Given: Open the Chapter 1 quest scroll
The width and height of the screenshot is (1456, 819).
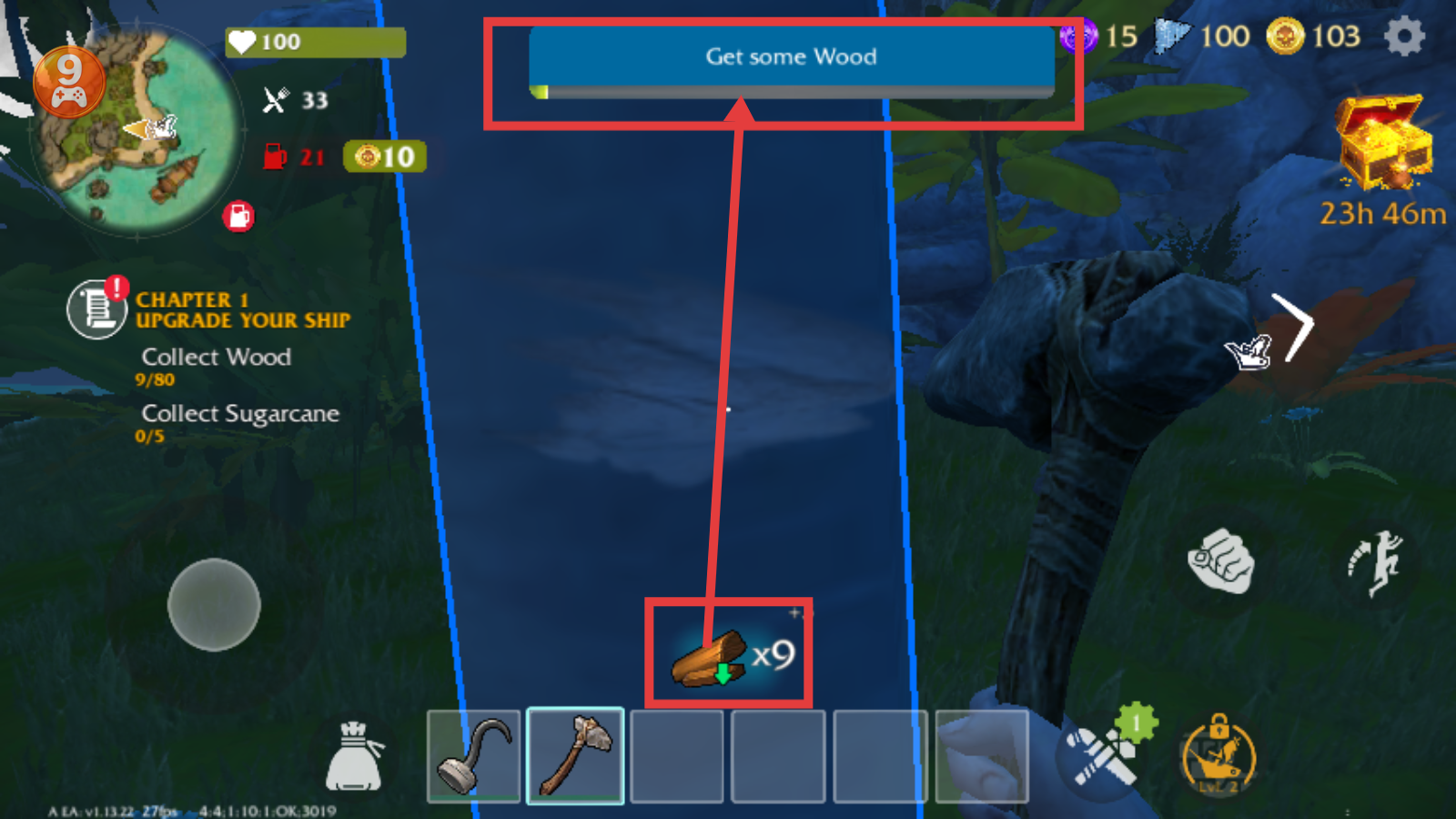Looking at the screenshot, I should click(x=96, y=308).
